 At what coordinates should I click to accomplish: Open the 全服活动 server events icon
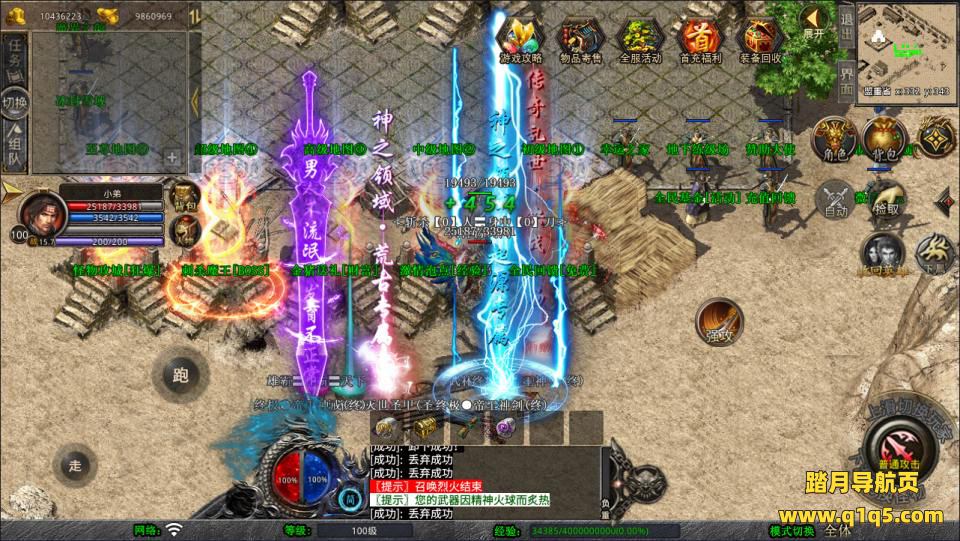[x=641, y=38]
